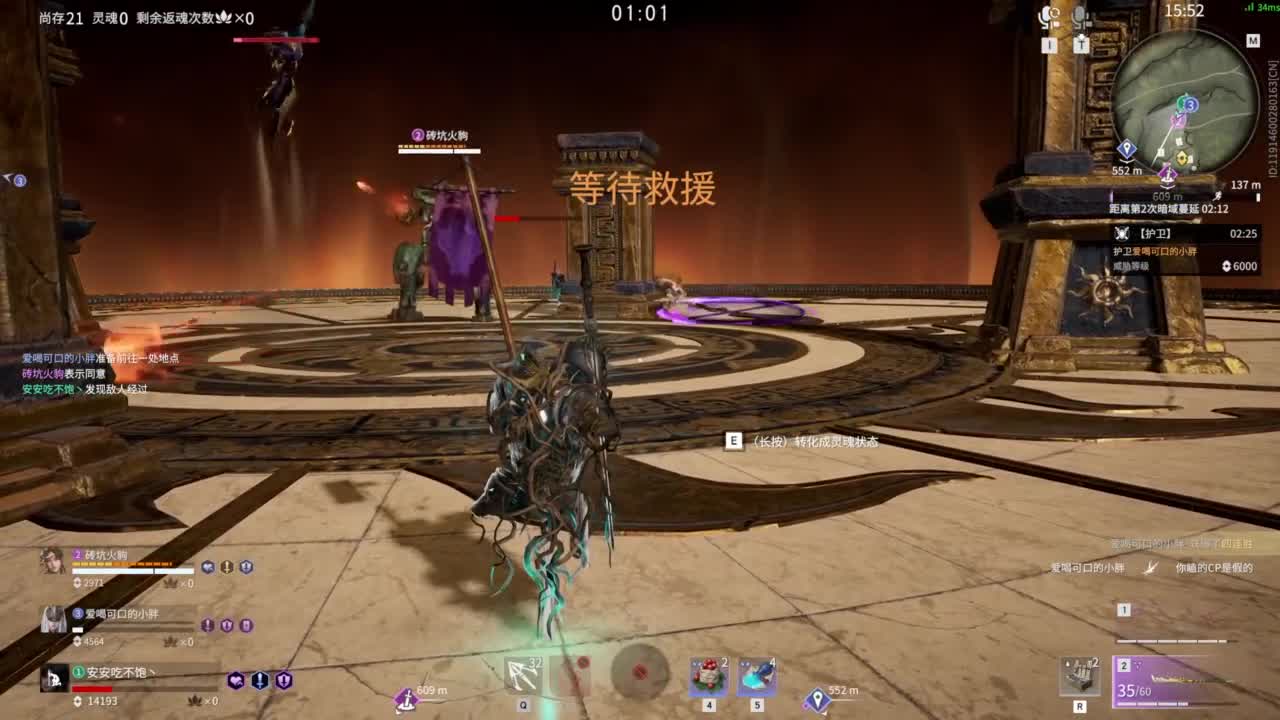
Task: Toggle the right push-to-talk microphone icon
Action: pos(1078,15)
